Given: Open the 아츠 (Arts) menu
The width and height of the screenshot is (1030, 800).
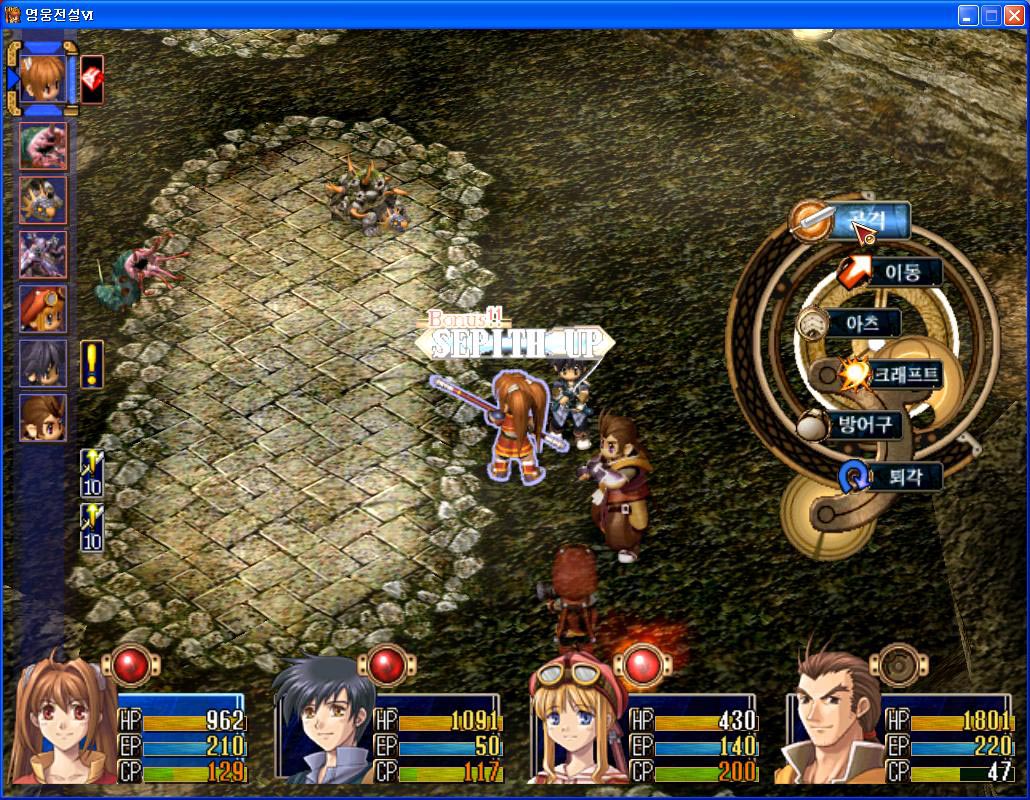Looking at the screenshot, I should 861,323.
